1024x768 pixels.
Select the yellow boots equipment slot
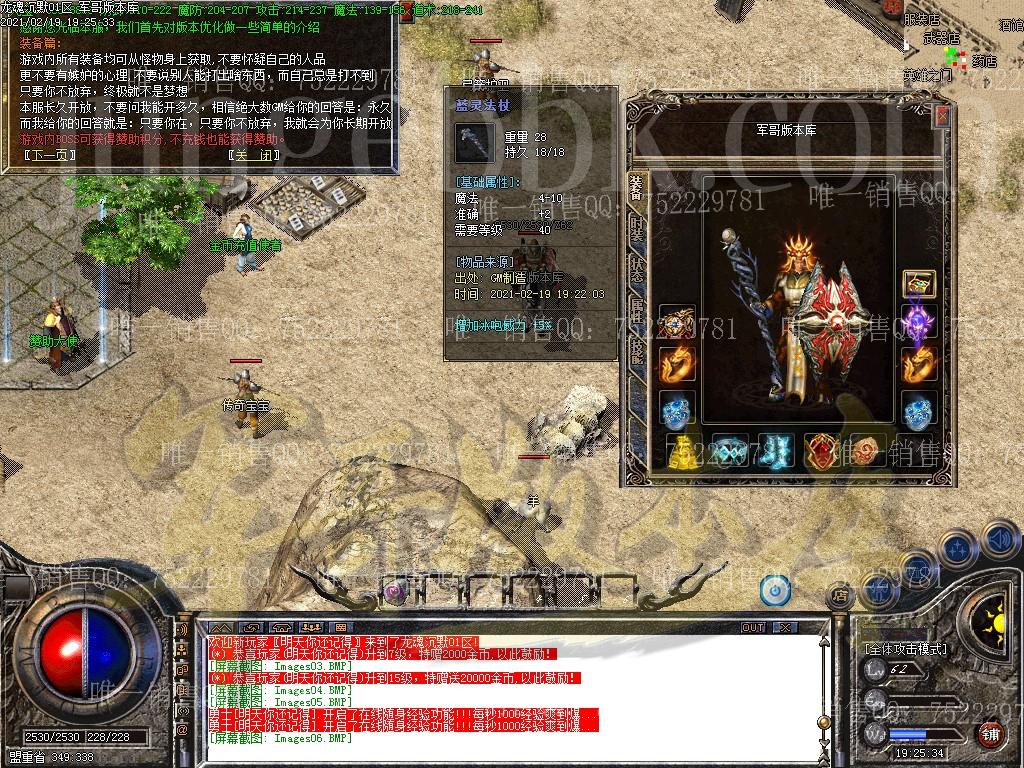pos(681,452)
